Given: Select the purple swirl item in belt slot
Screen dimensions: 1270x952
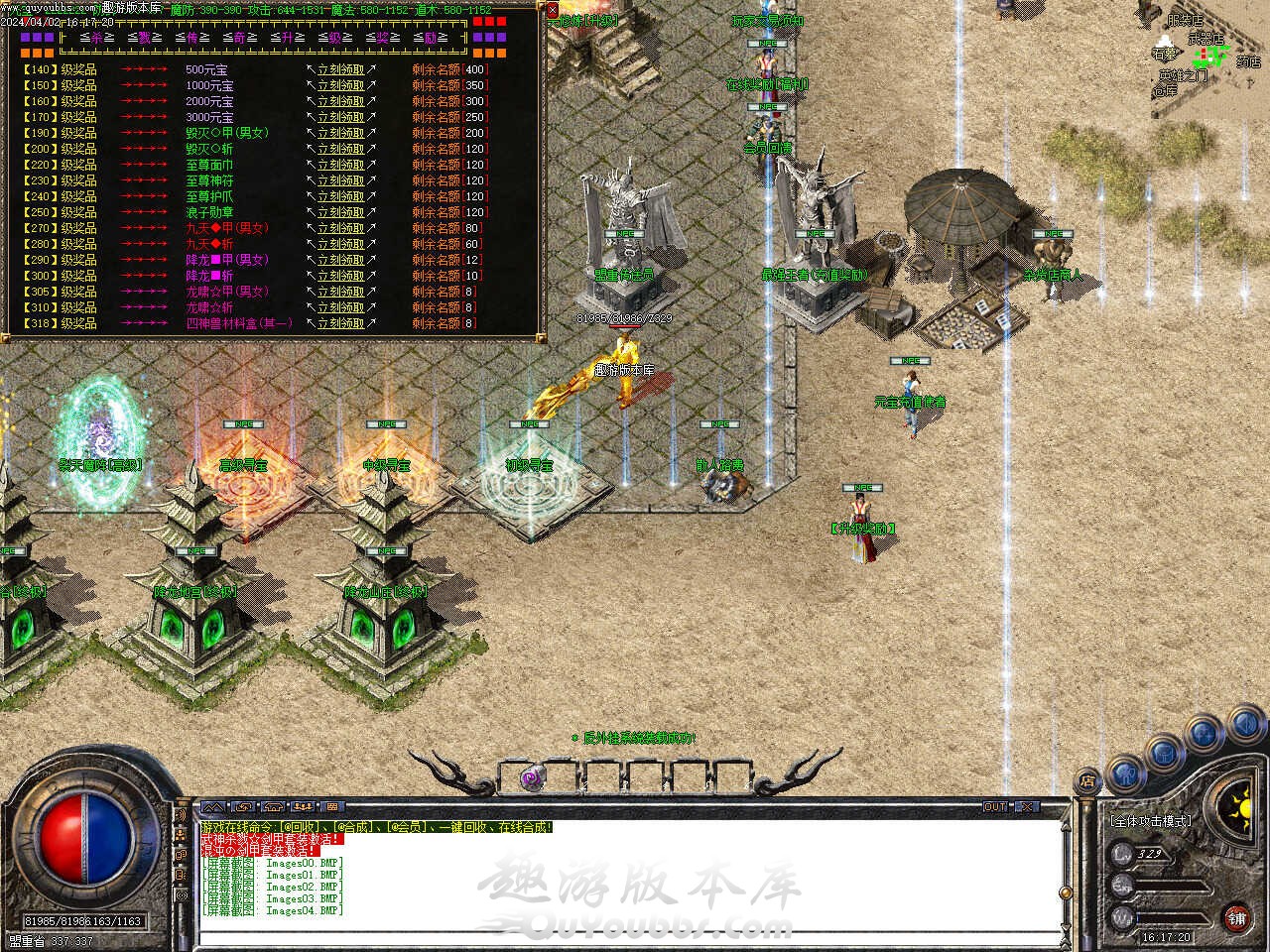Looking at the screenshot, I should (532, 778).
